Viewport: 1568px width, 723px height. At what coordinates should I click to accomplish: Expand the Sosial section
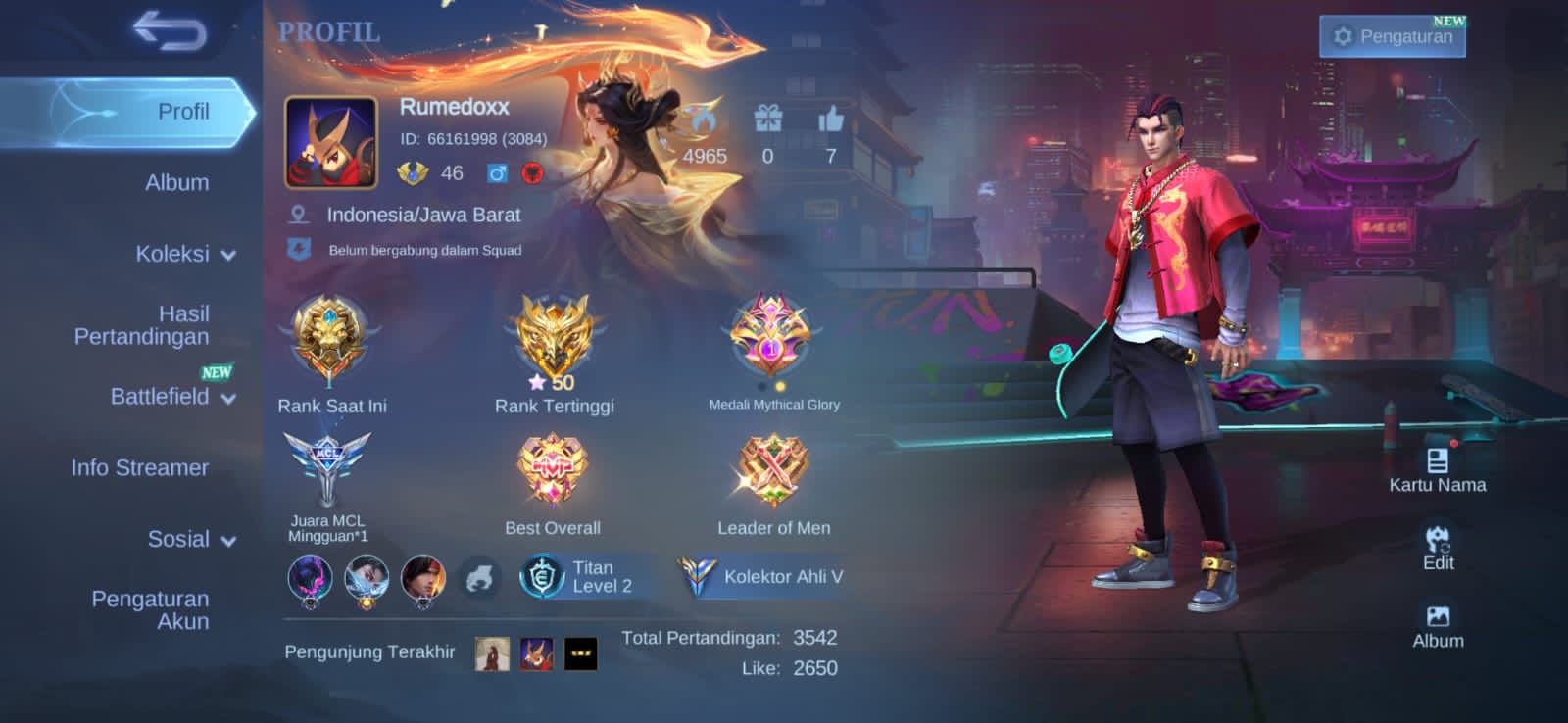[190, 540]
